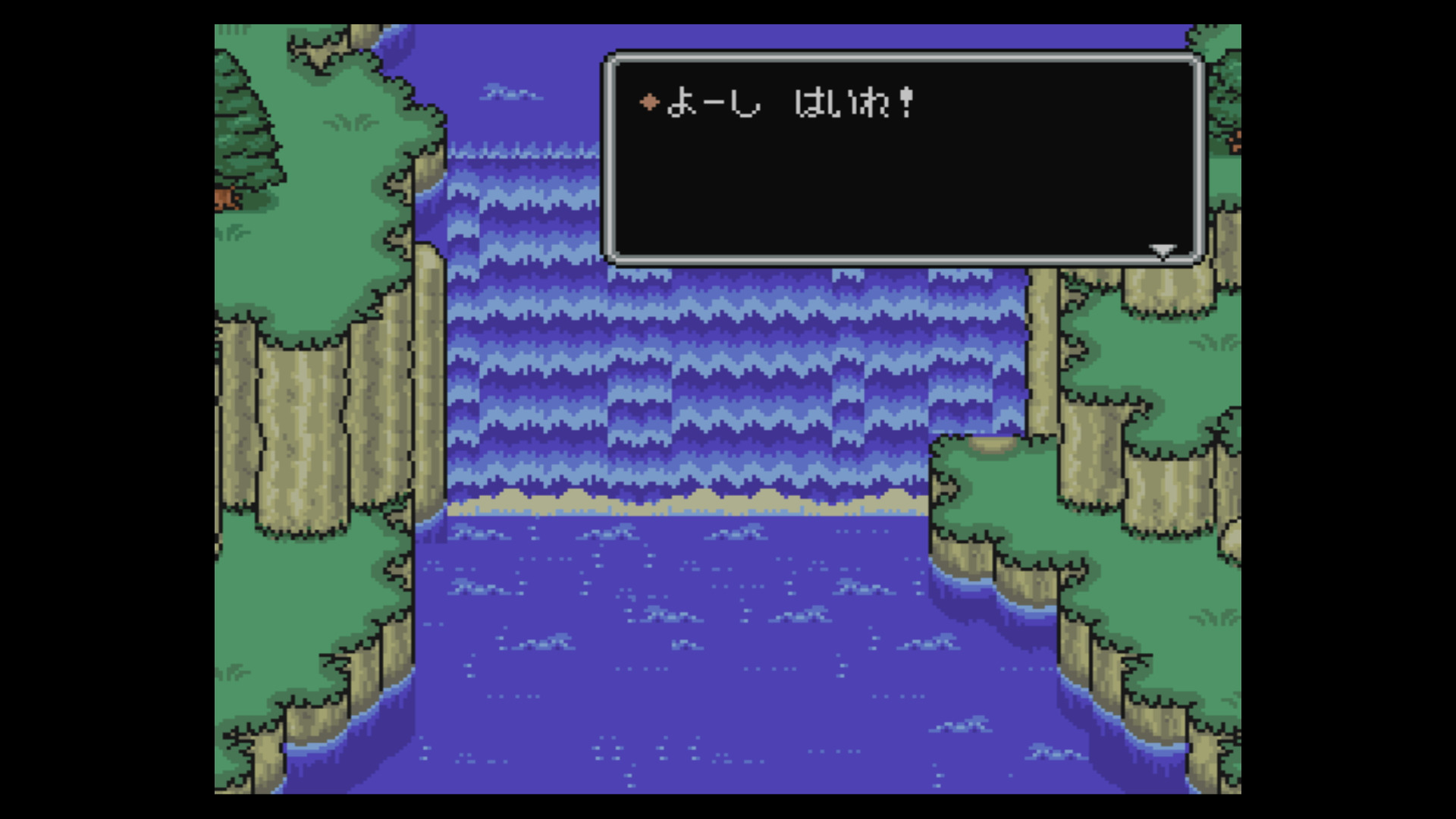
Task: Click the pine tree in the top-left corner
Action: 243,114
